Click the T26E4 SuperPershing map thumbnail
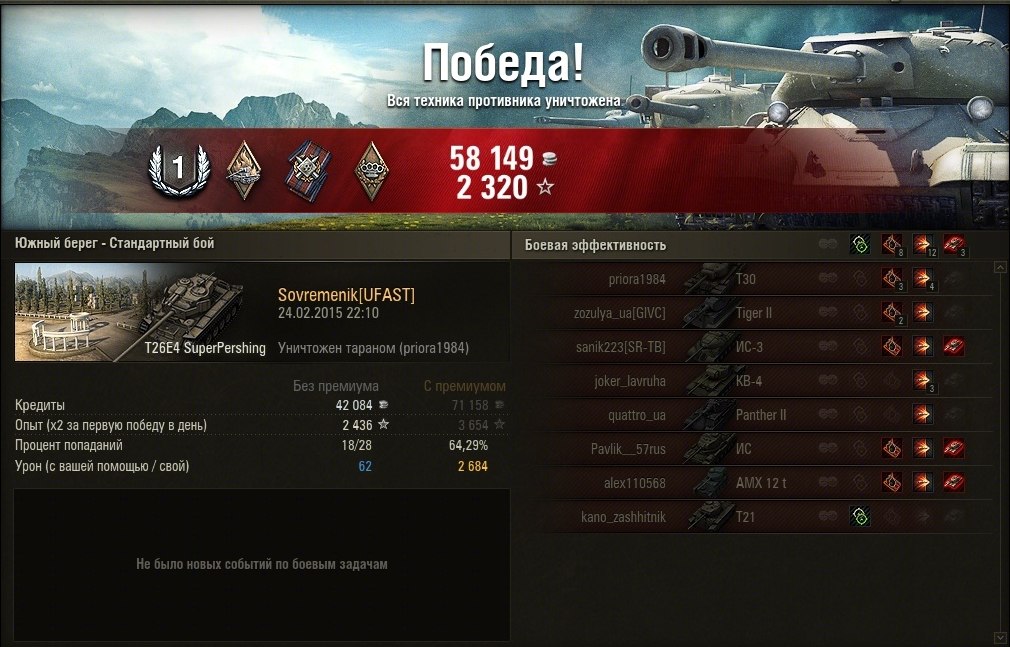Image resolution: width=1010 pixels, height=647 pixels. tap(142, 313)
